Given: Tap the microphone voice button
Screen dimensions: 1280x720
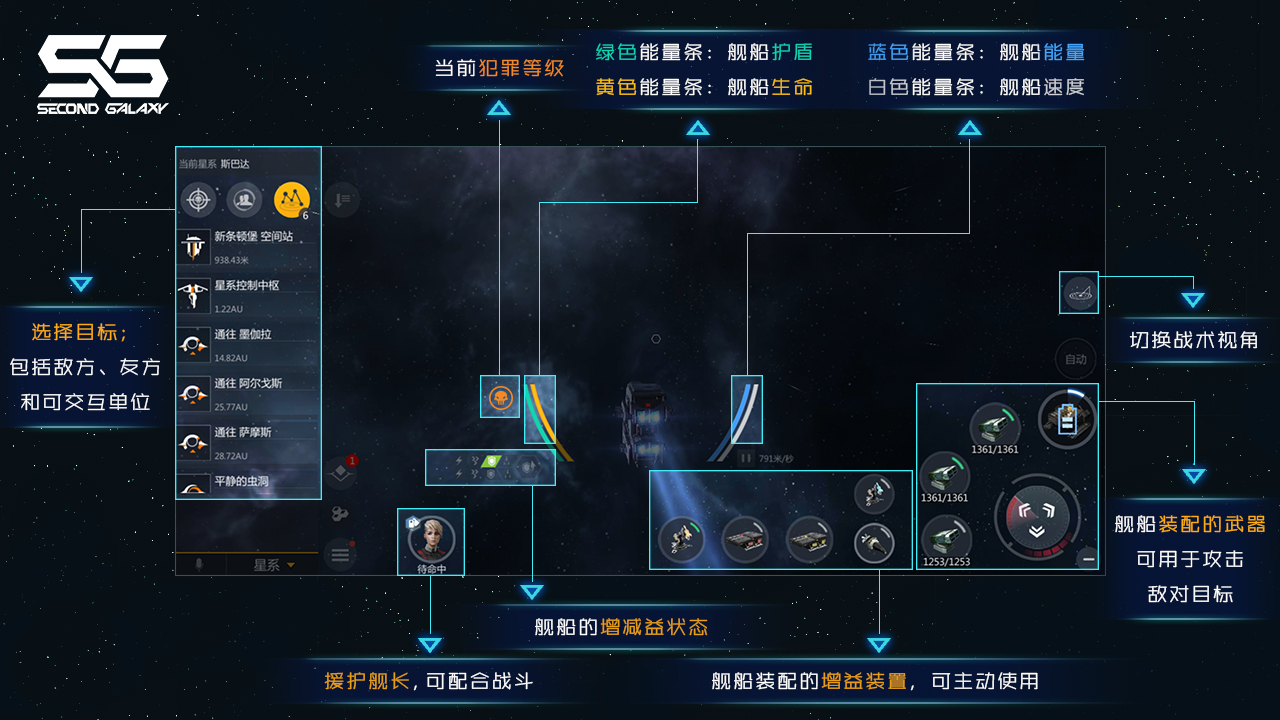Looking at the screenshot, I should 199,565.
